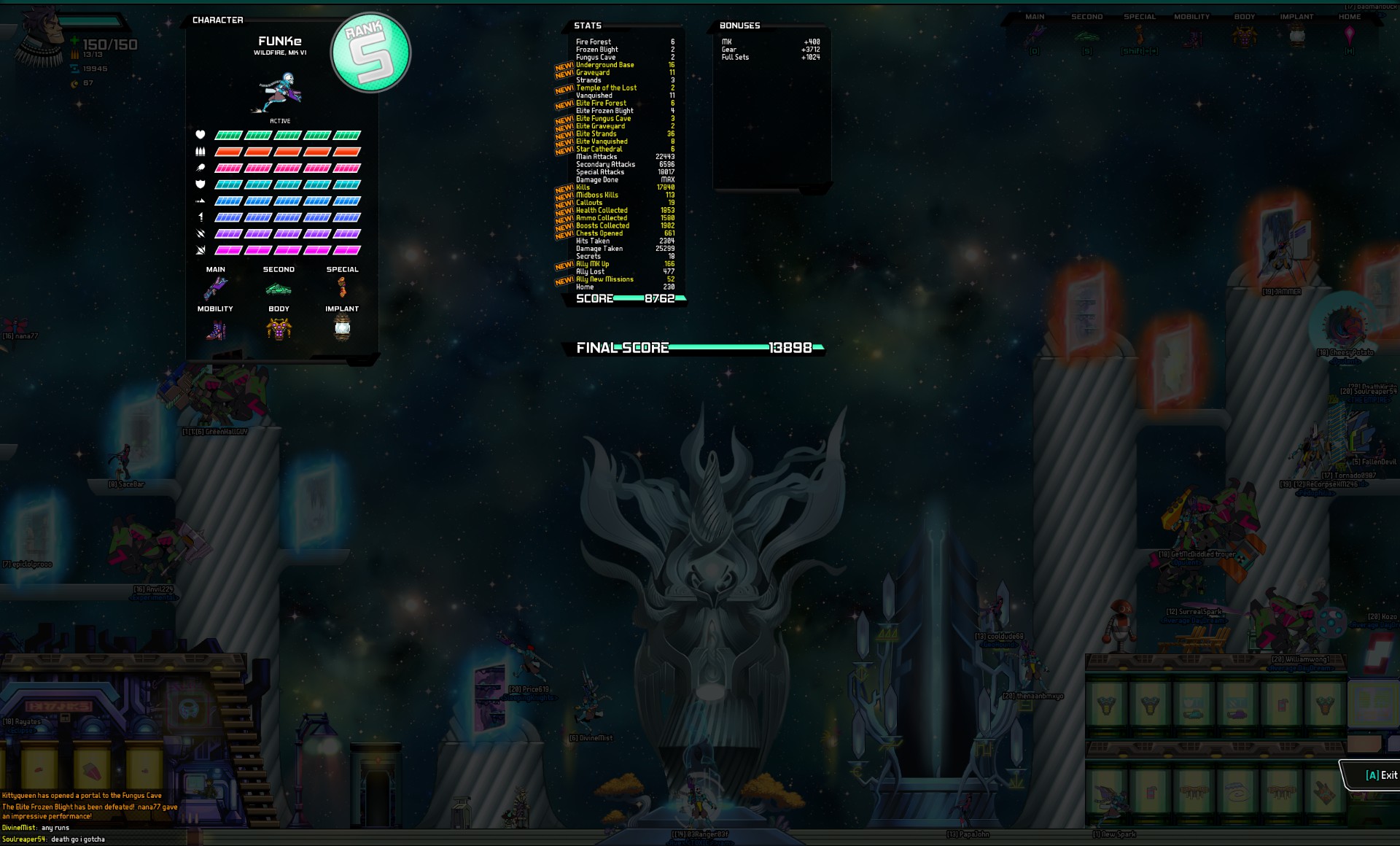This screenshot has height=846, width=1400.
Task: Select the Mobility boots icon
Action: pos(216,328)
